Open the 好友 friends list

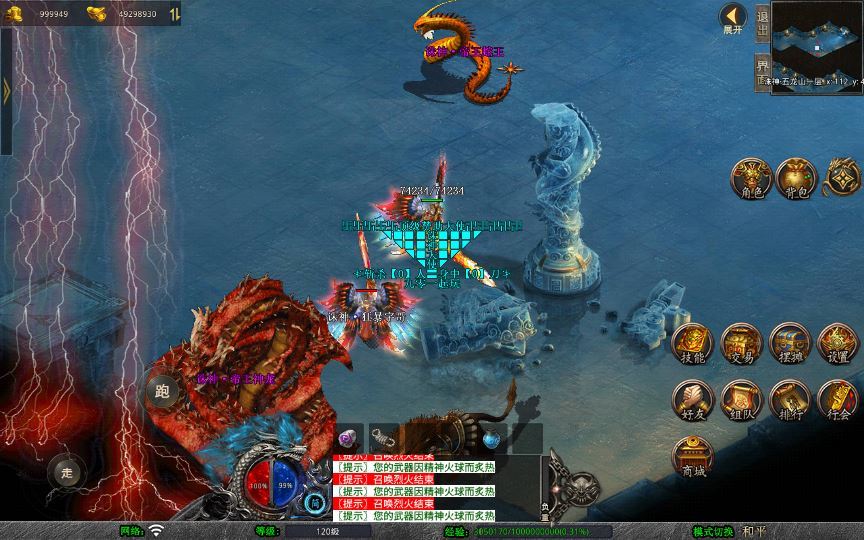(x=692, y=400)
